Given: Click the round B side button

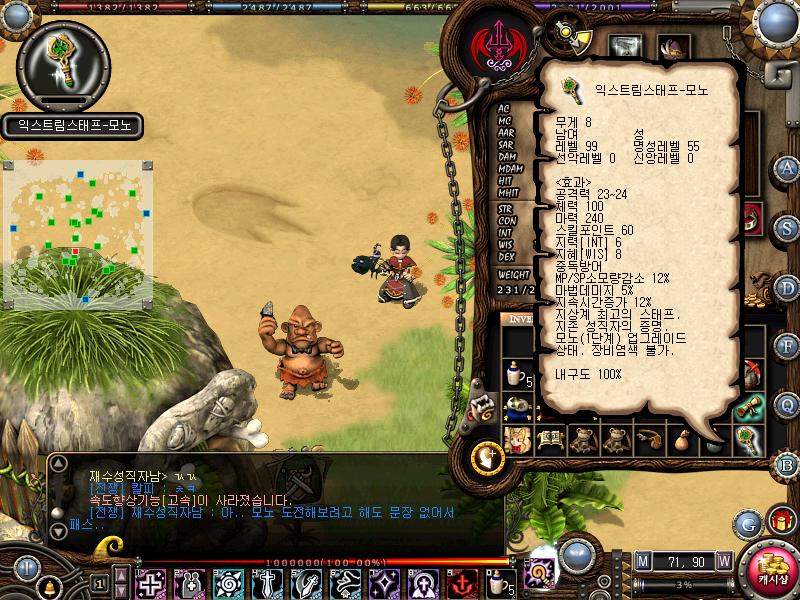Looking at the screenshot, I should point(788,464).
